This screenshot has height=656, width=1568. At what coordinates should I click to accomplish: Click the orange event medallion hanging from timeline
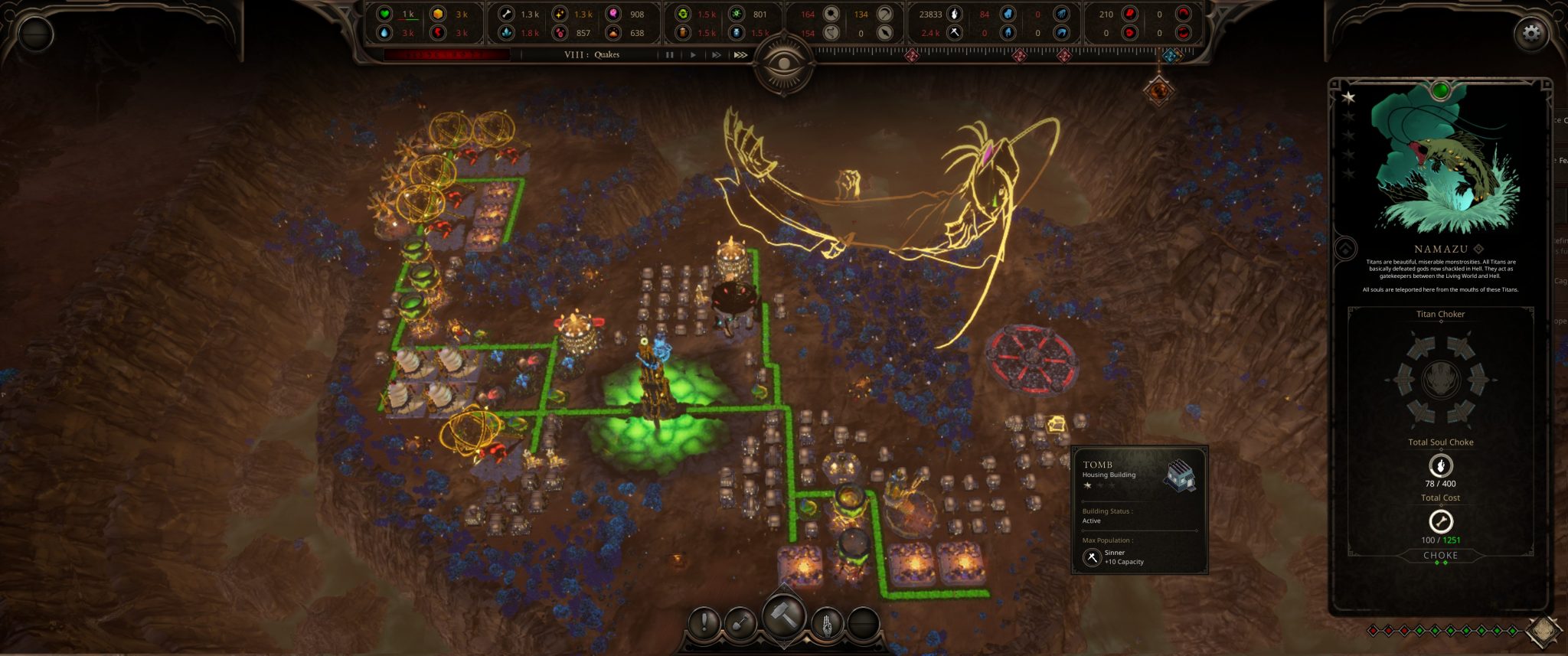[x=1158, y=91]
